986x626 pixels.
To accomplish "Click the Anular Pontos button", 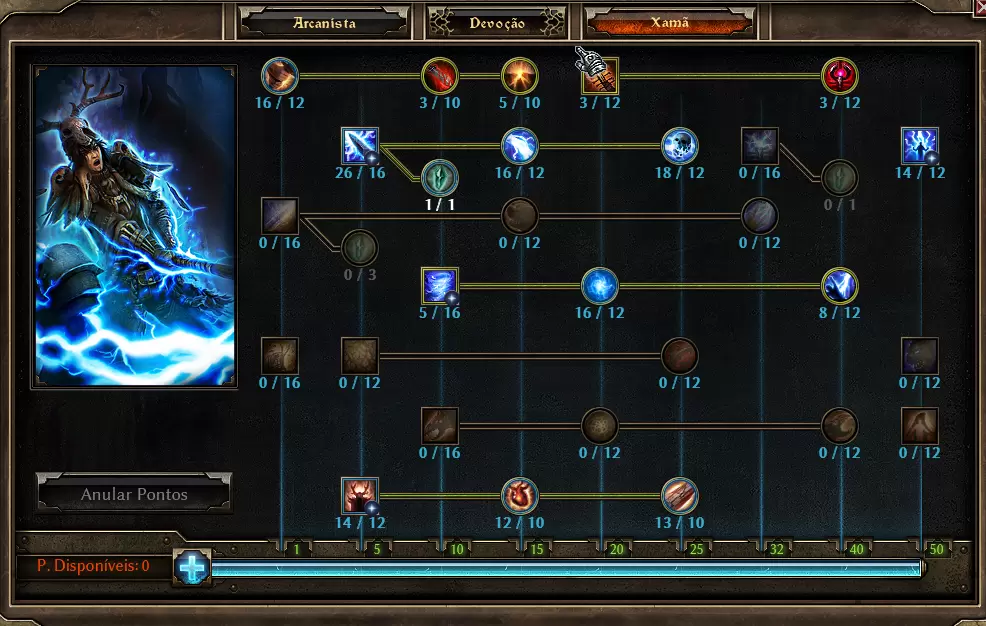I will pyautogui.click(x=134, y=494).
